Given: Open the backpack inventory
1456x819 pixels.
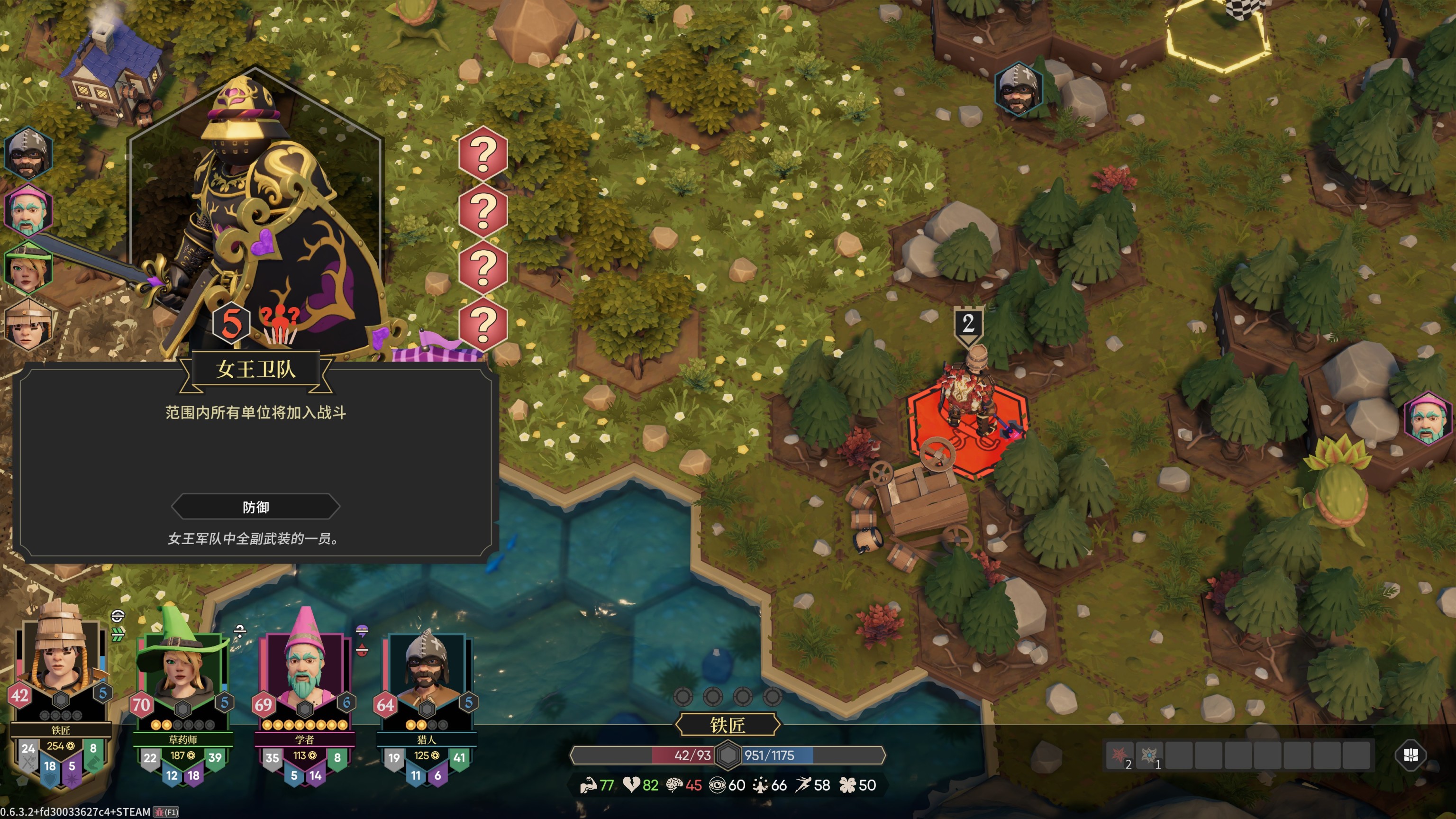Looking at the screenshot, I should (x=1411, y=755).
